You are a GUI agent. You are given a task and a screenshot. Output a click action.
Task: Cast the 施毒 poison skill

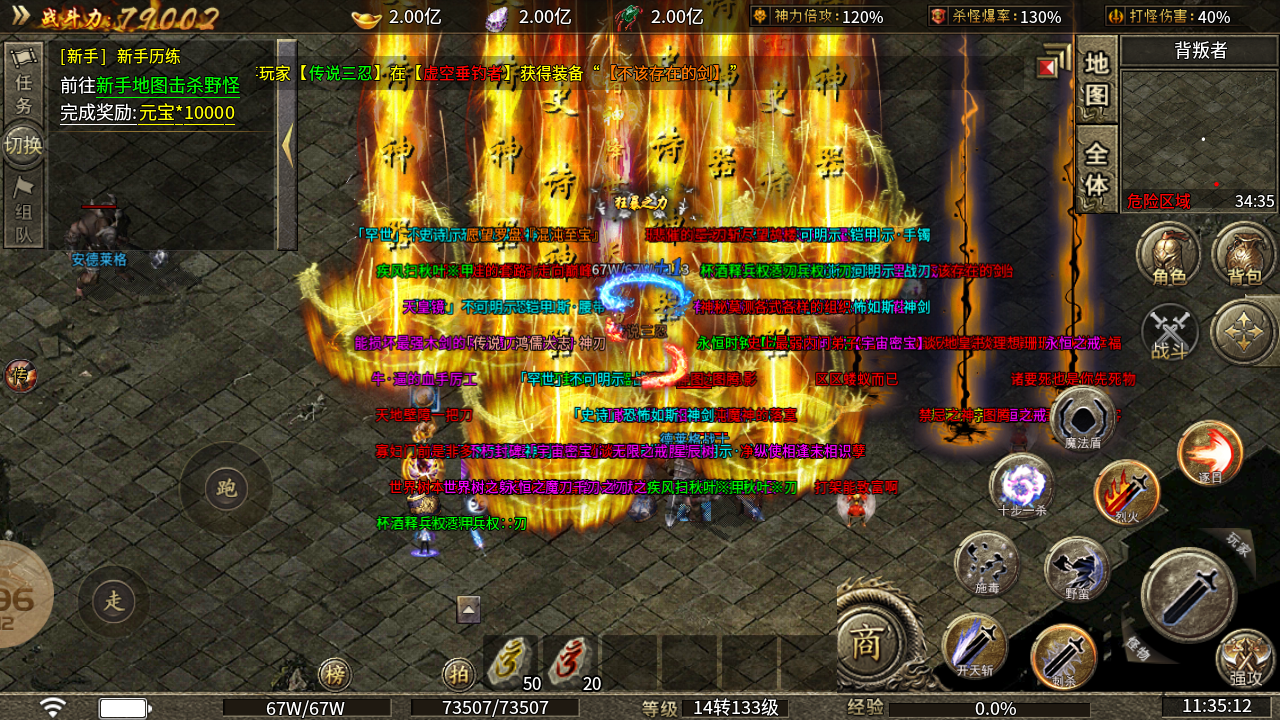tap(987, 563)
